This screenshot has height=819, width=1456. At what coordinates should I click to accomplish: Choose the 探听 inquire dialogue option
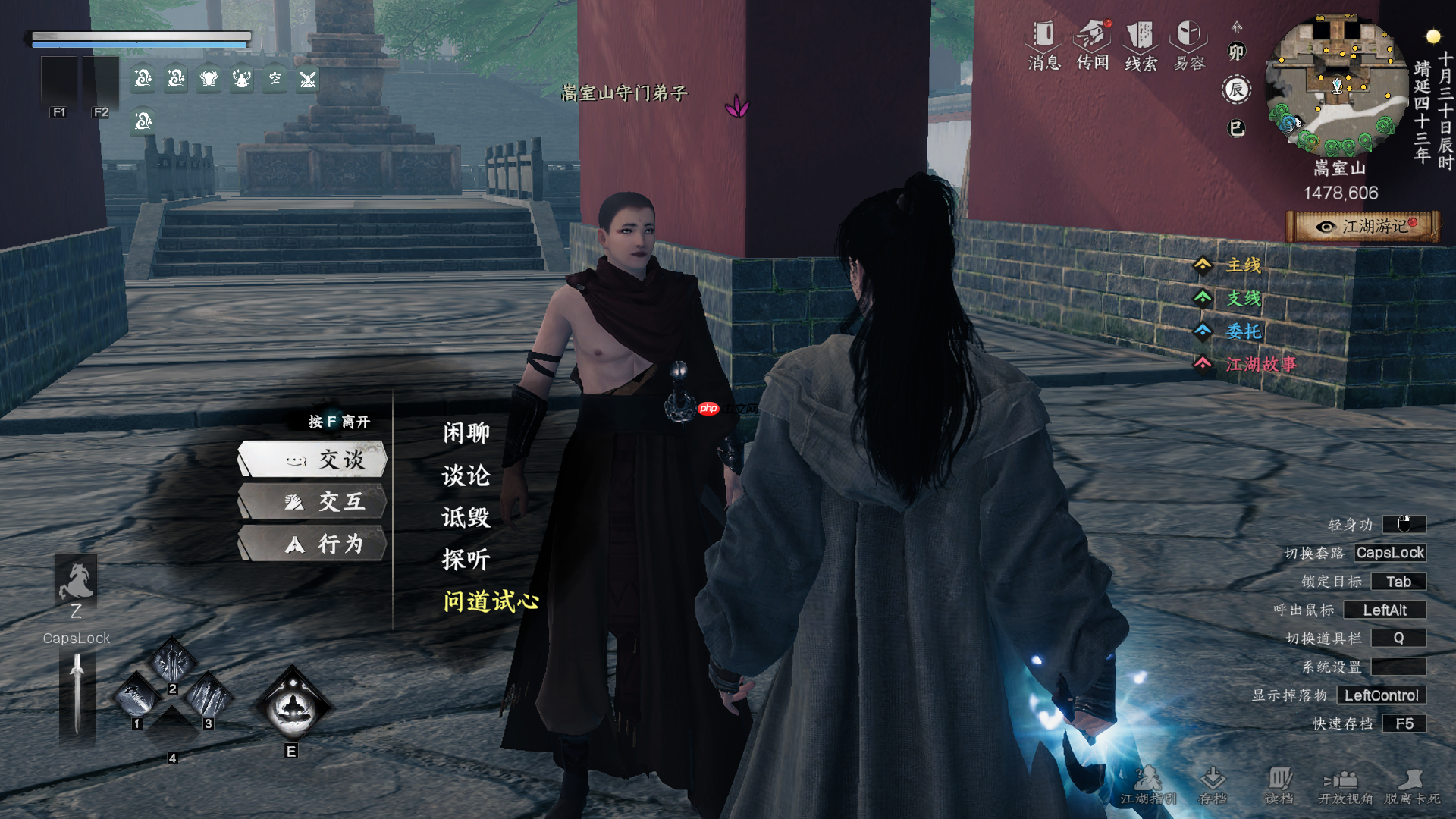point(466,560)
